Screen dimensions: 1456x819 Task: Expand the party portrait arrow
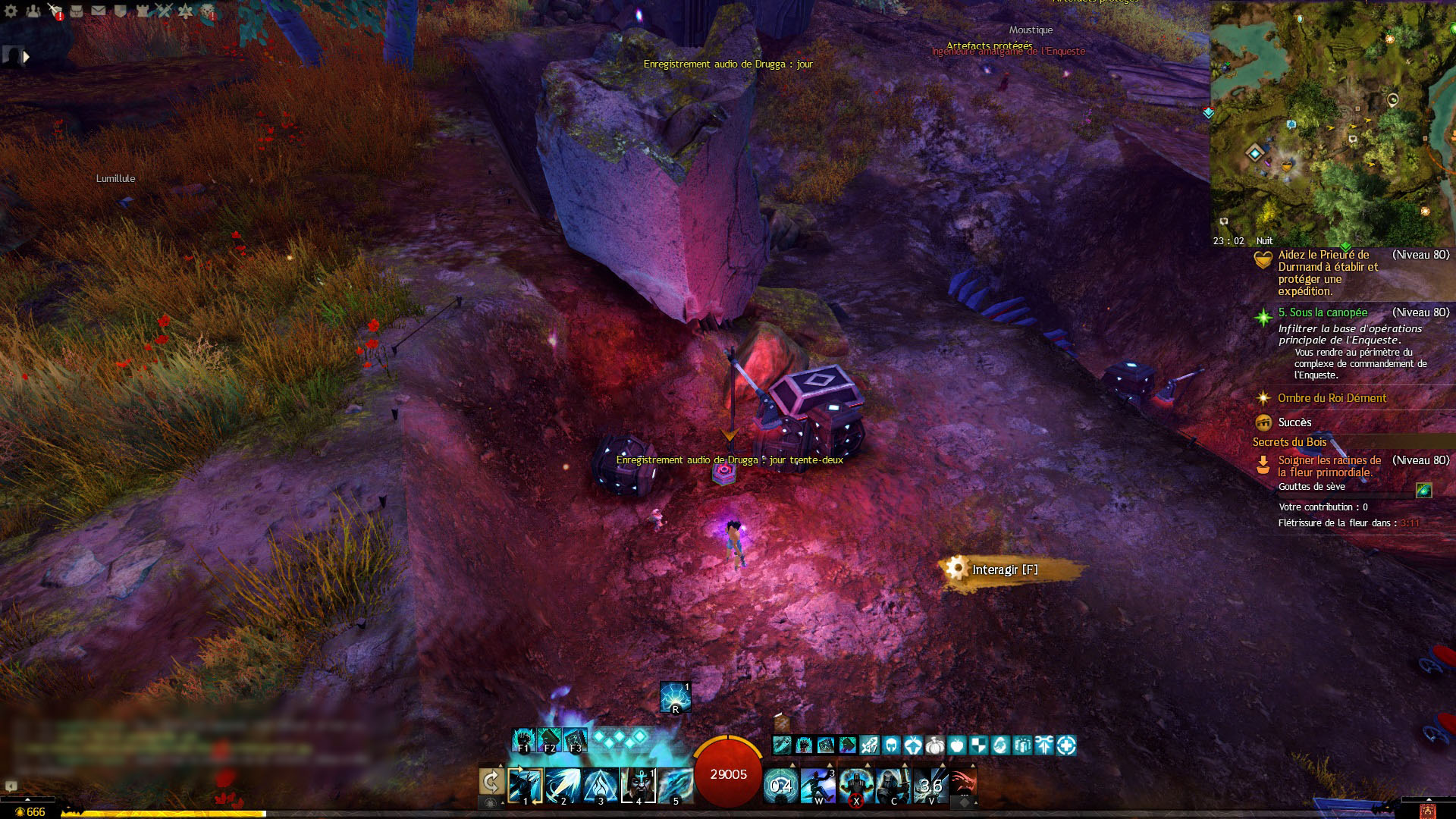(x=27, y=56)
